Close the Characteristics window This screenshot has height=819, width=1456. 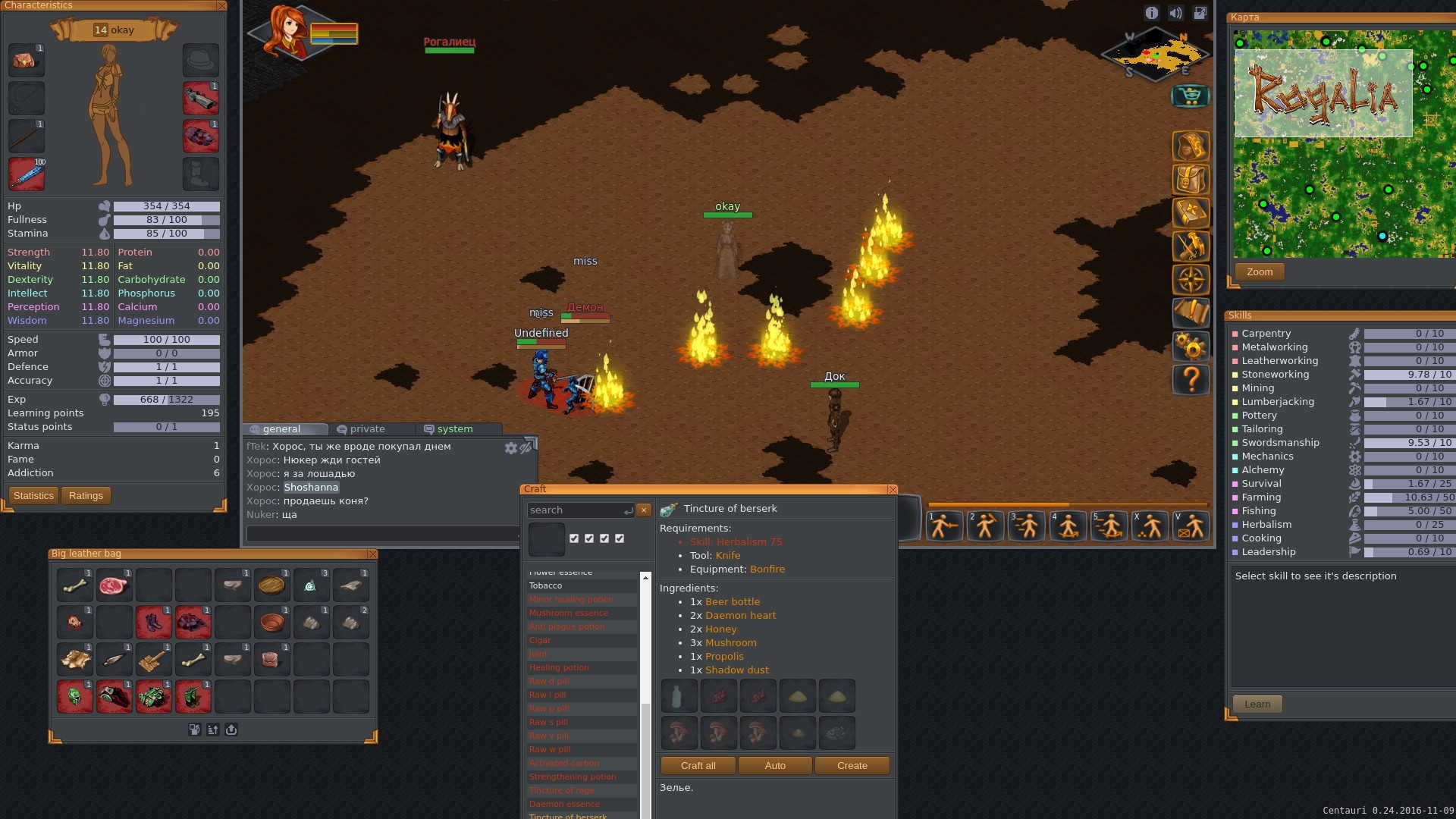[x=221, y=6]
